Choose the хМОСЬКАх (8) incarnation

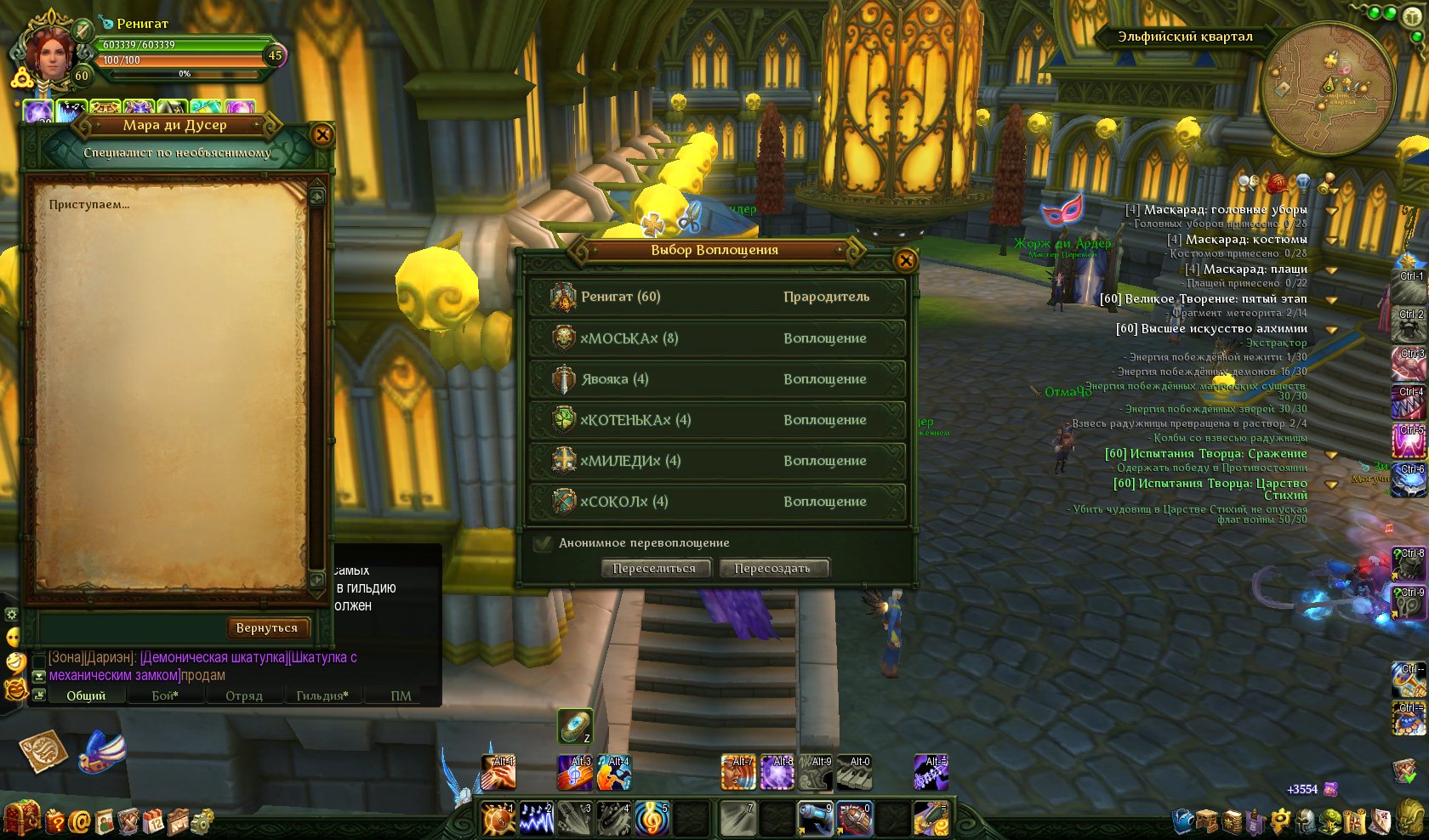tap(716, 338)
